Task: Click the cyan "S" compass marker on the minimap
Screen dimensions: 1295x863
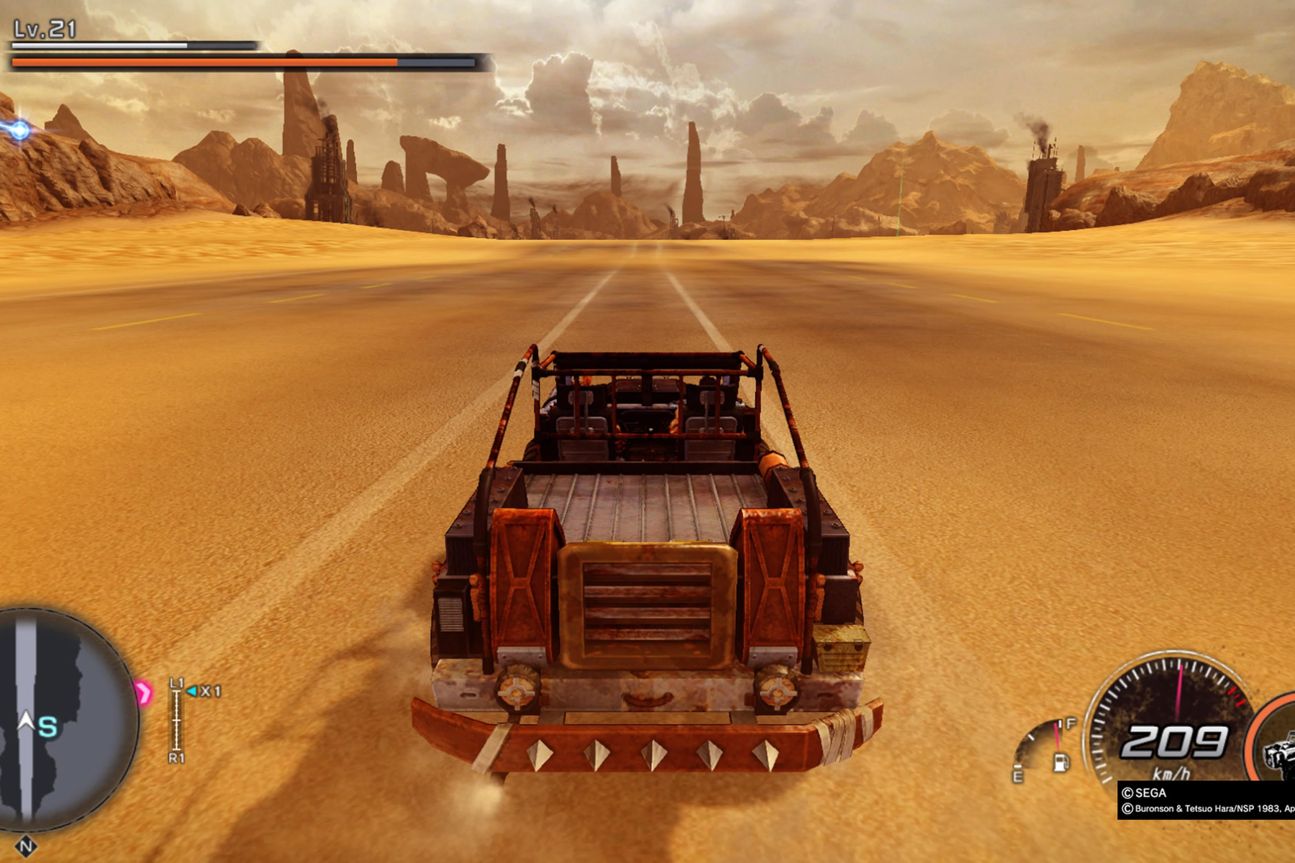Action: coord(47,727)
